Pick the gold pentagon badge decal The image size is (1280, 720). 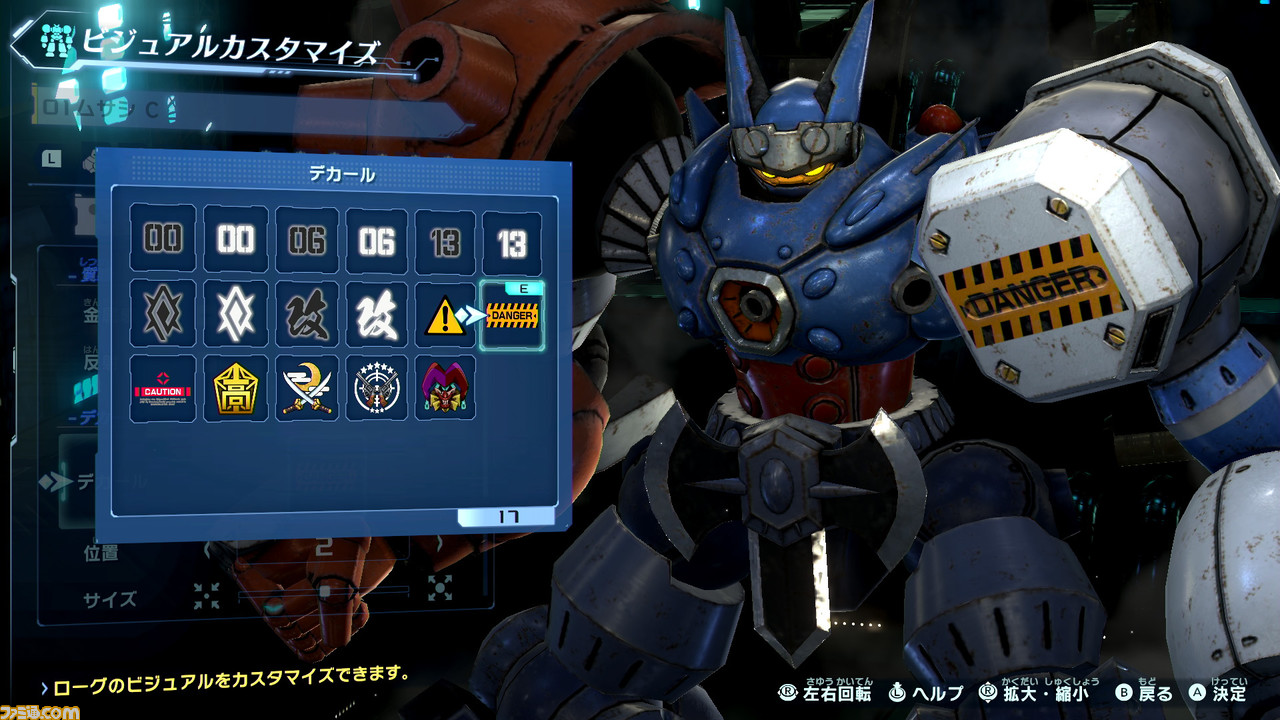coord(236,389)
